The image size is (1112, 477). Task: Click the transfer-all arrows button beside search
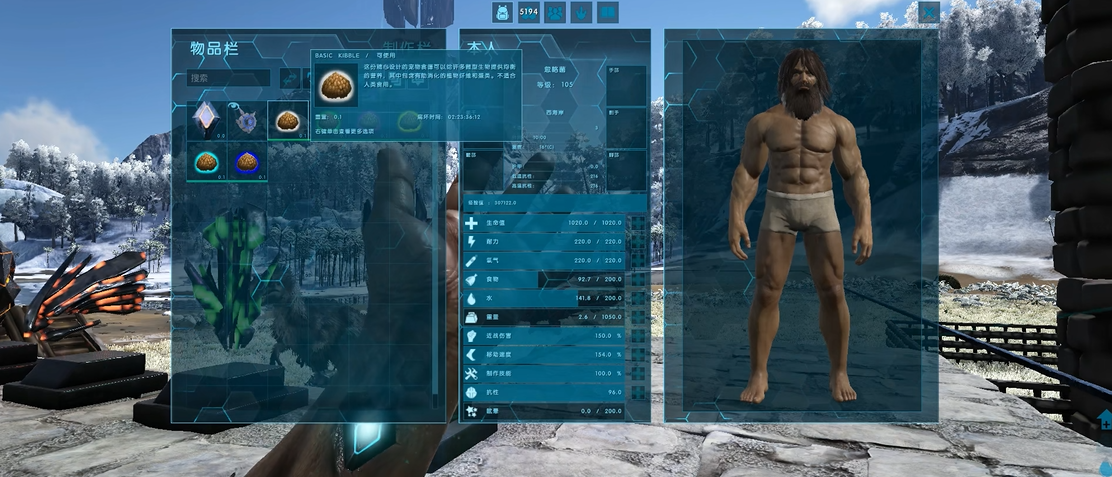point(290,78)
